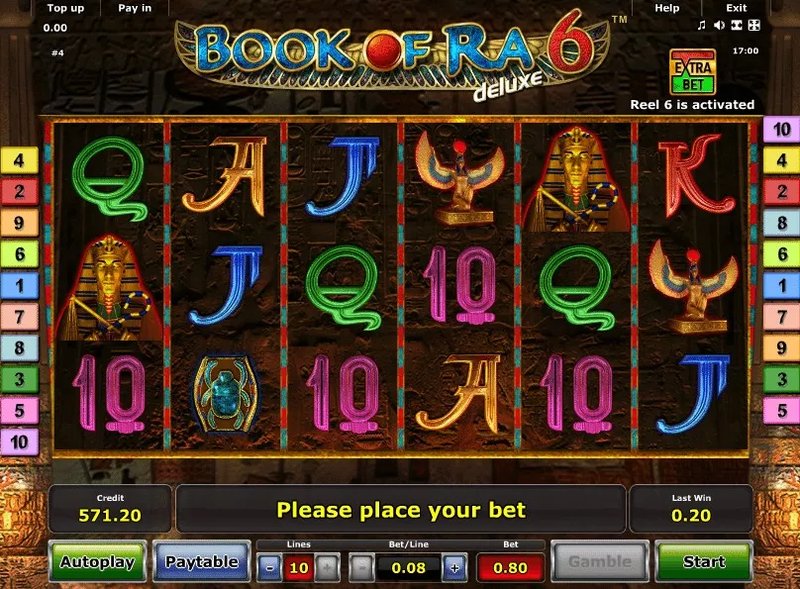Activate Autoplay
The height and width of the screenshot is (589, 800).
point(97,562)
